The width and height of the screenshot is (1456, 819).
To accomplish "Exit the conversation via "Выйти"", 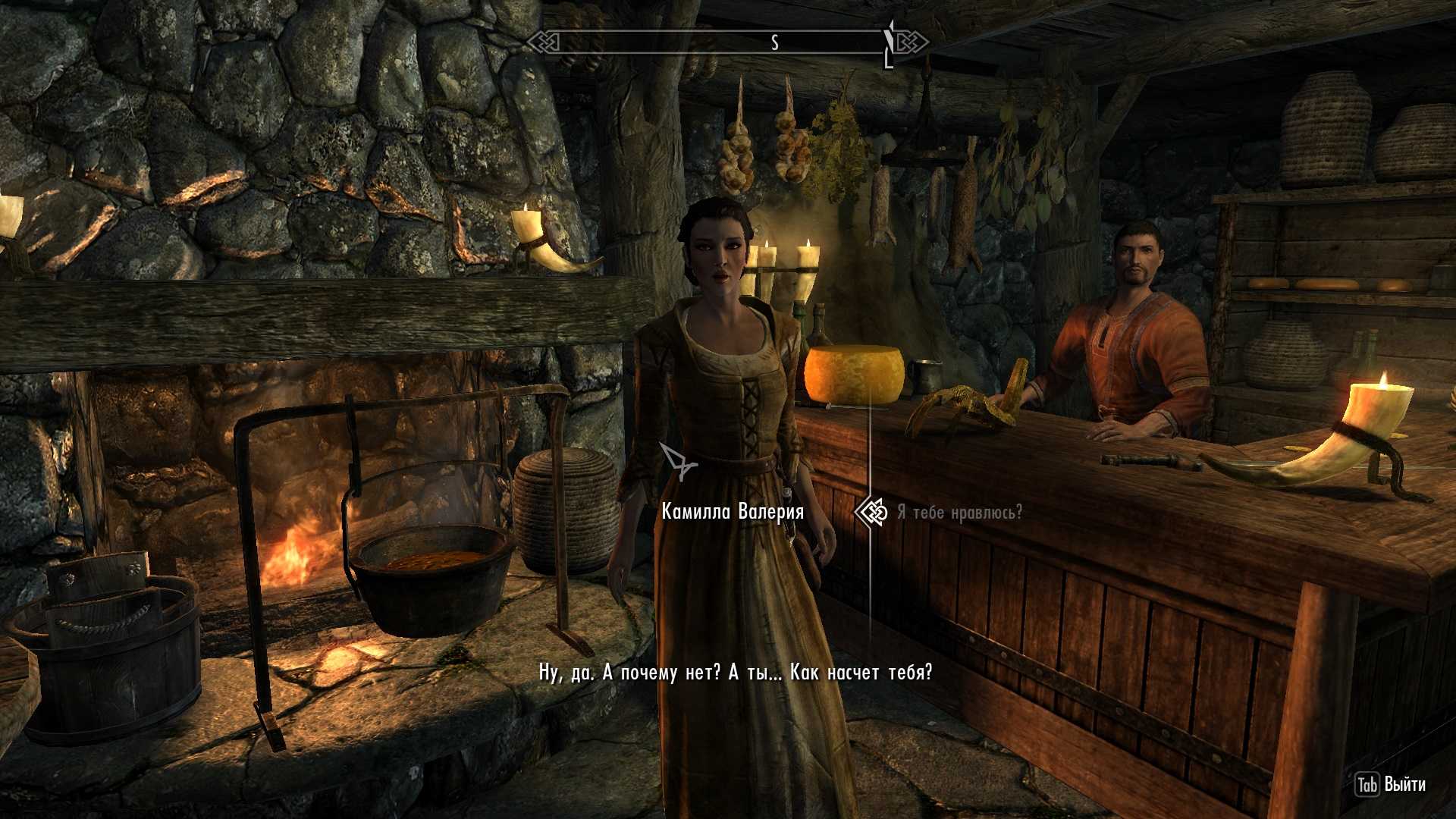I will click(1391, 784).
